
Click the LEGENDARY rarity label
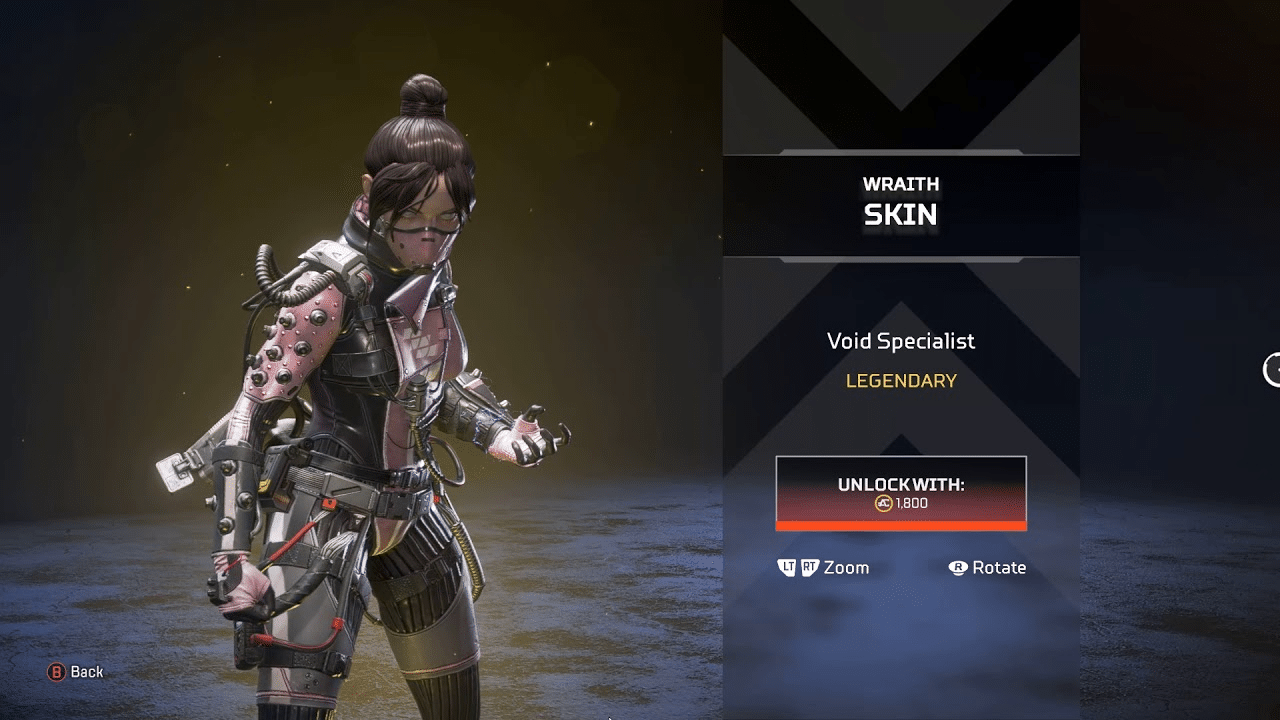pos(900,381)
